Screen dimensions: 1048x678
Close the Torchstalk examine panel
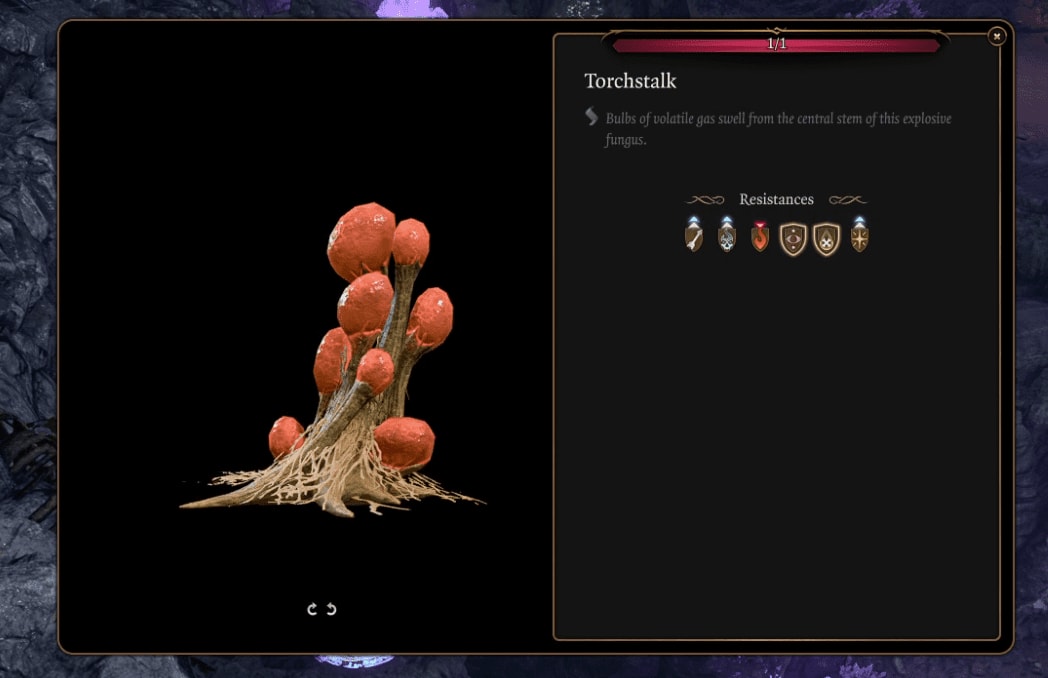tap(996, 37)
